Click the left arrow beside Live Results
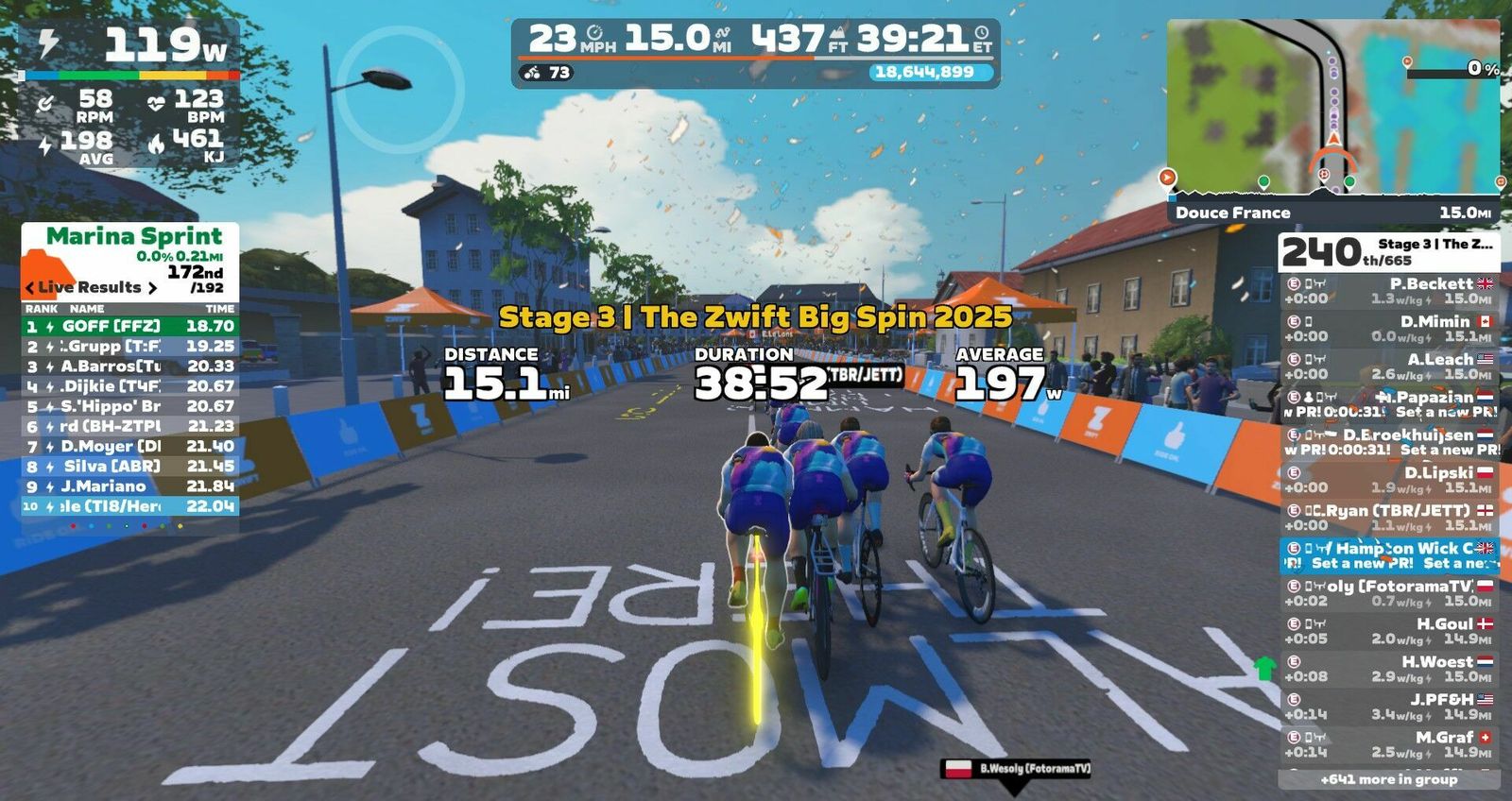This screenshot has height=801, width=1512. coord(30,288)
